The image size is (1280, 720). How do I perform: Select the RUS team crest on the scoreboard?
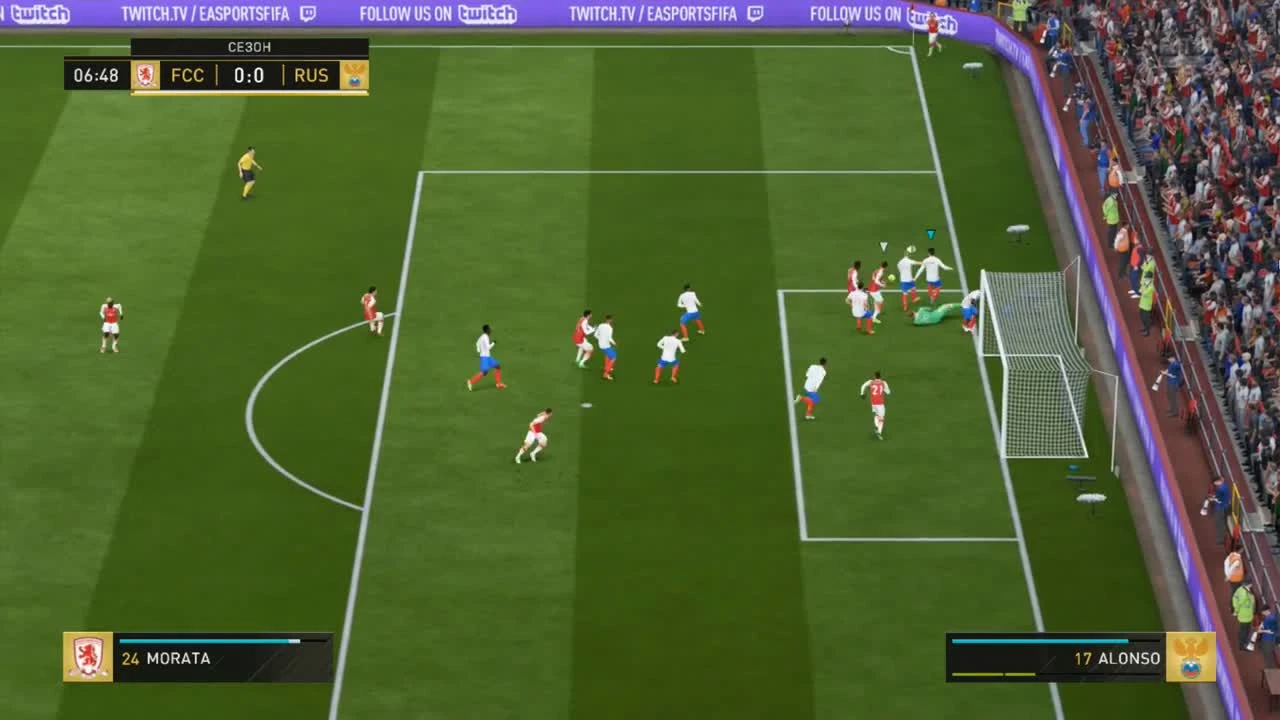pyautogui.click(x=355, y=75)
